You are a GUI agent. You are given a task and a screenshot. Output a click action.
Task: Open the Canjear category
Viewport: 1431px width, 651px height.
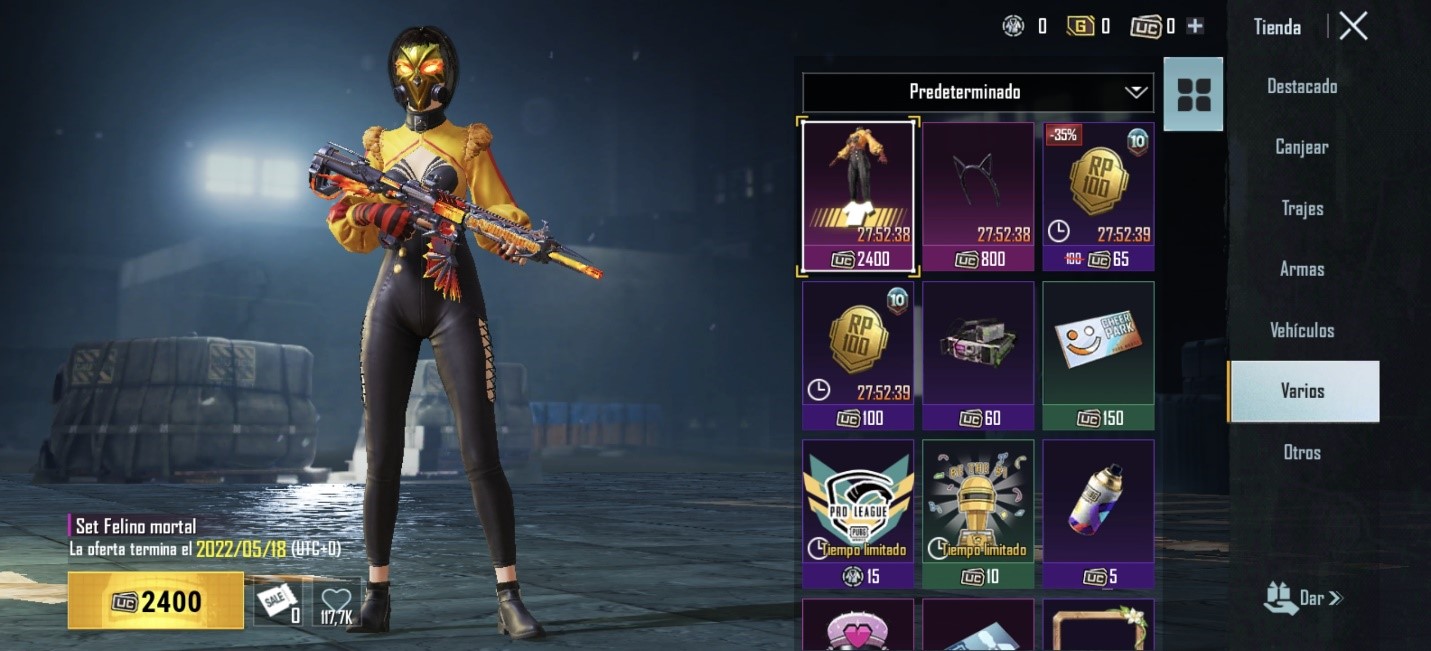point(1302,147)
